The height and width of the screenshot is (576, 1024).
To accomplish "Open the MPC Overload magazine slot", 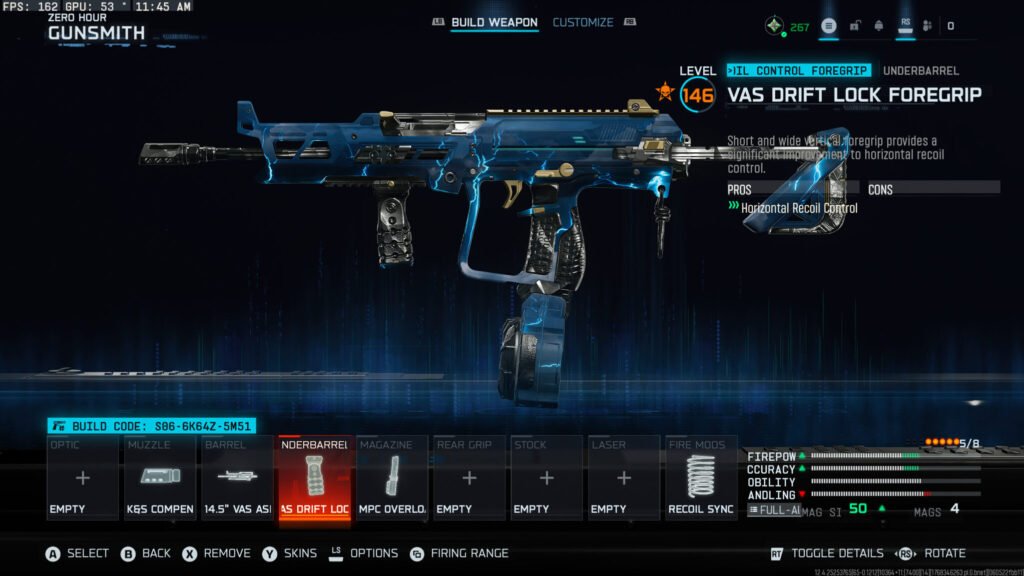I will [392, 478].
